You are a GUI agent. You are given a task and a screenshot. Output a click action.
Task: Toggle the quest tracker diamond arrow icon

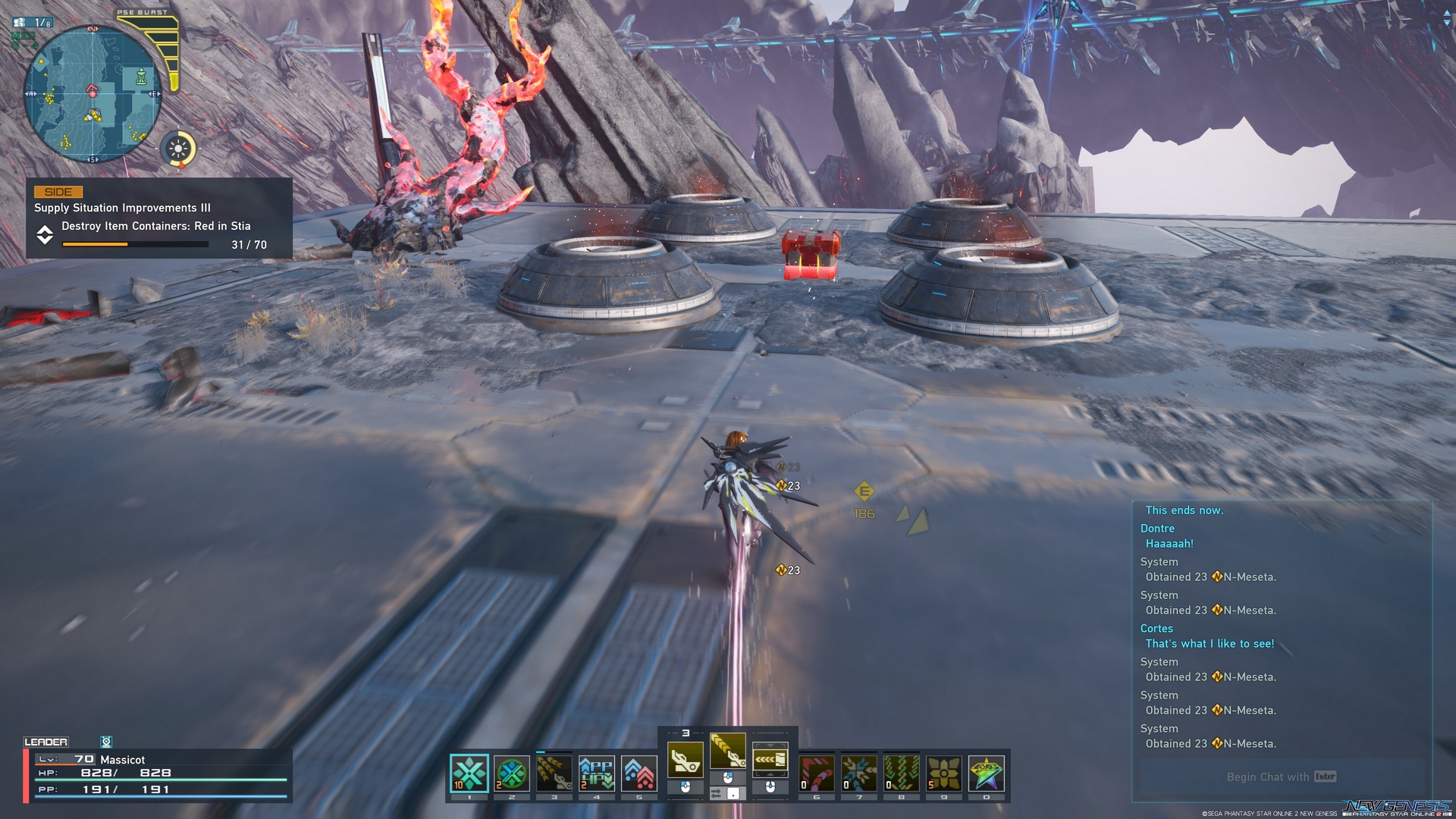(x=44, y=235)
